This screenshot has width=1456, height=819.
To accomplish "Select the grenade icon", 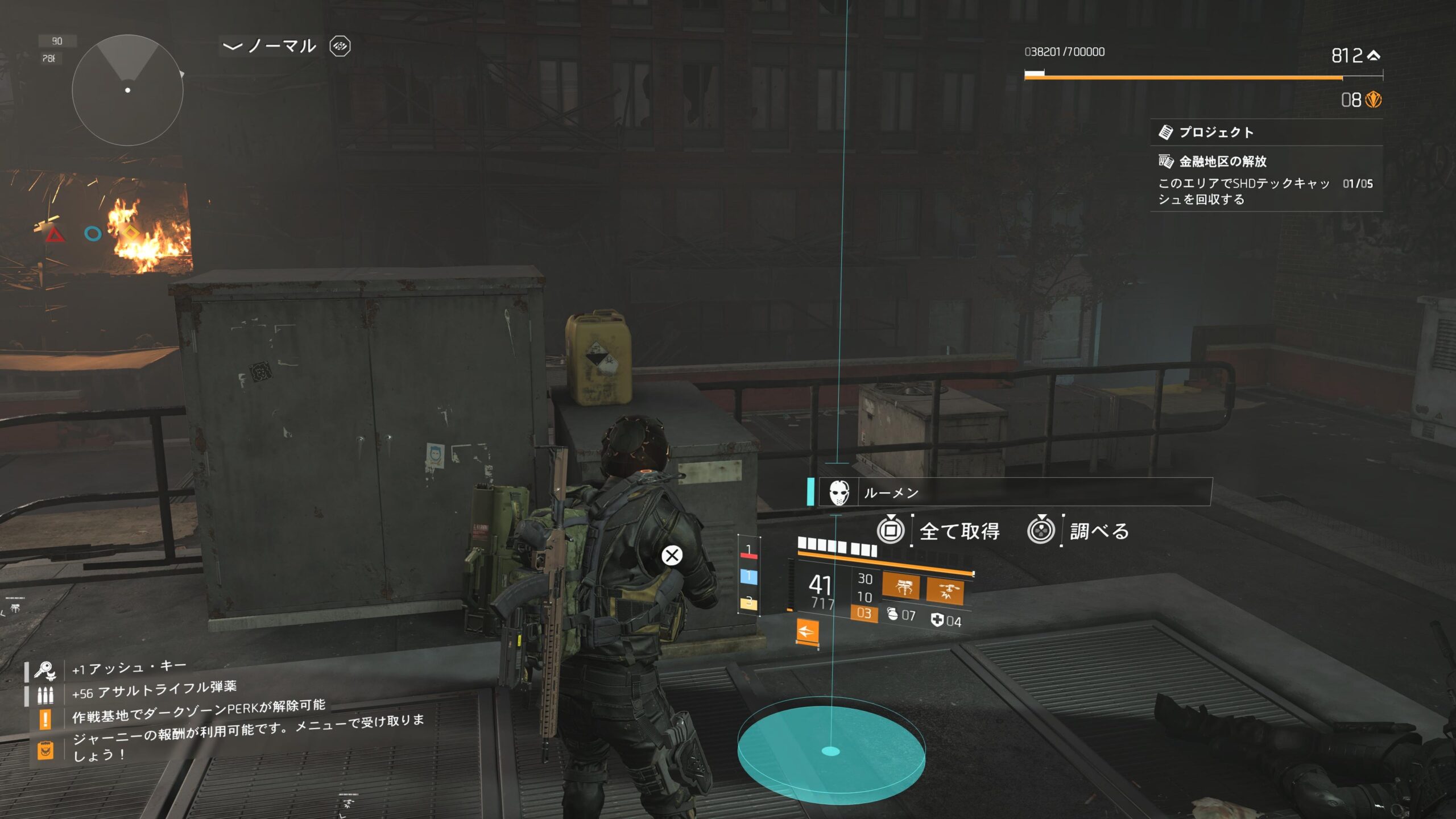I will pyautogui.click(x=892, y=614).
